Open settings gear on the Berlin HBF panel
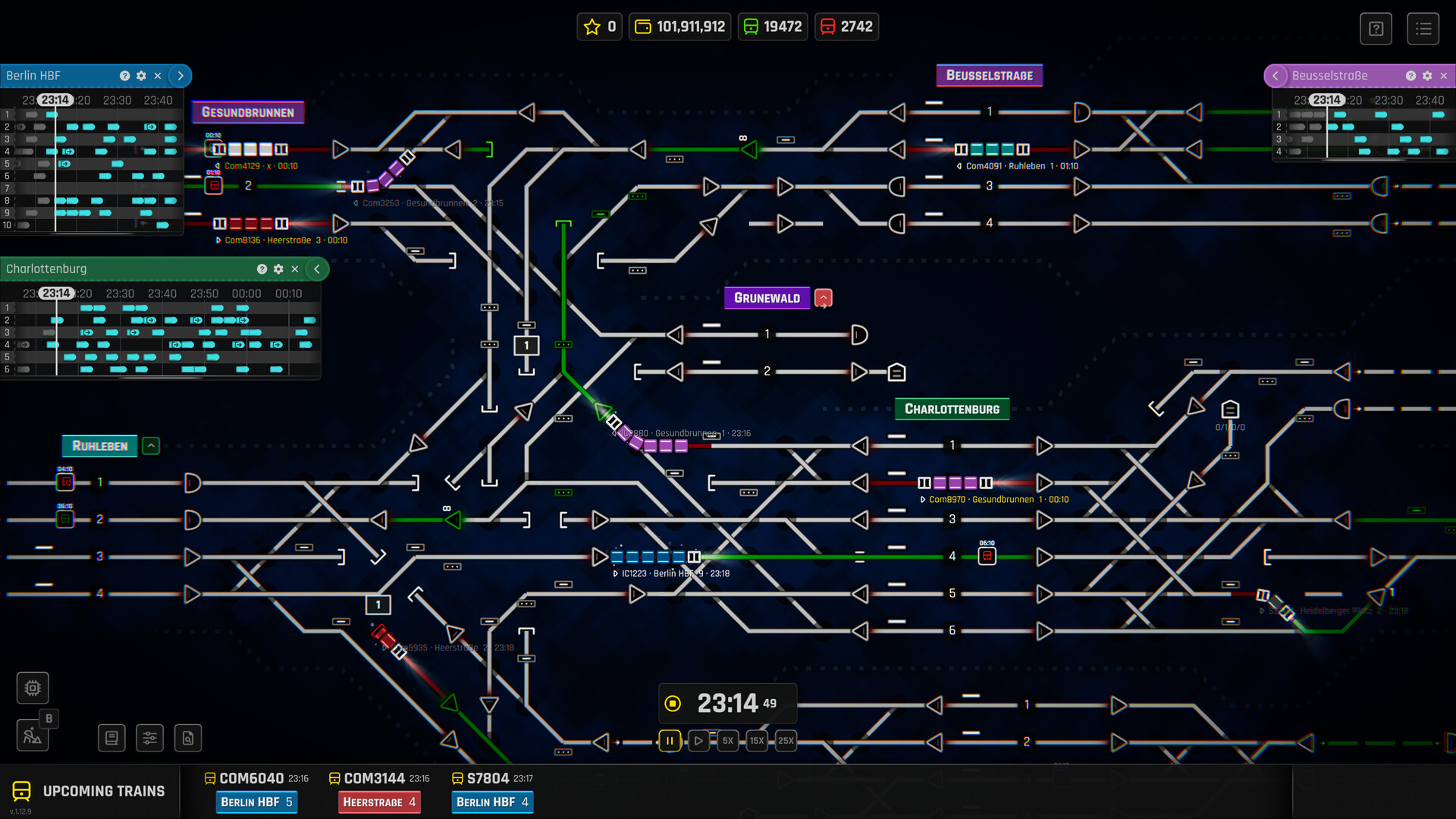The image size is (1456, 819). [x=141, y=76]
